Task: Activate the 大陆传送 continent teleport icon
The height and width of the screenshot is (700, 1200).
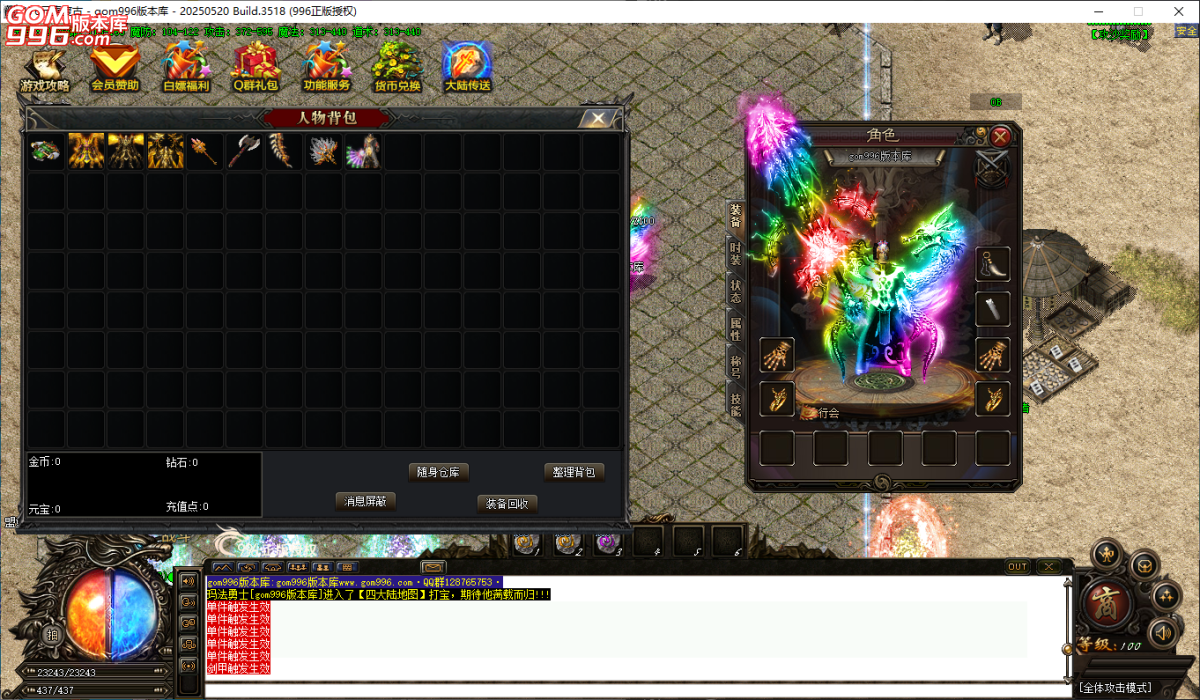Action: click(467, 68)
